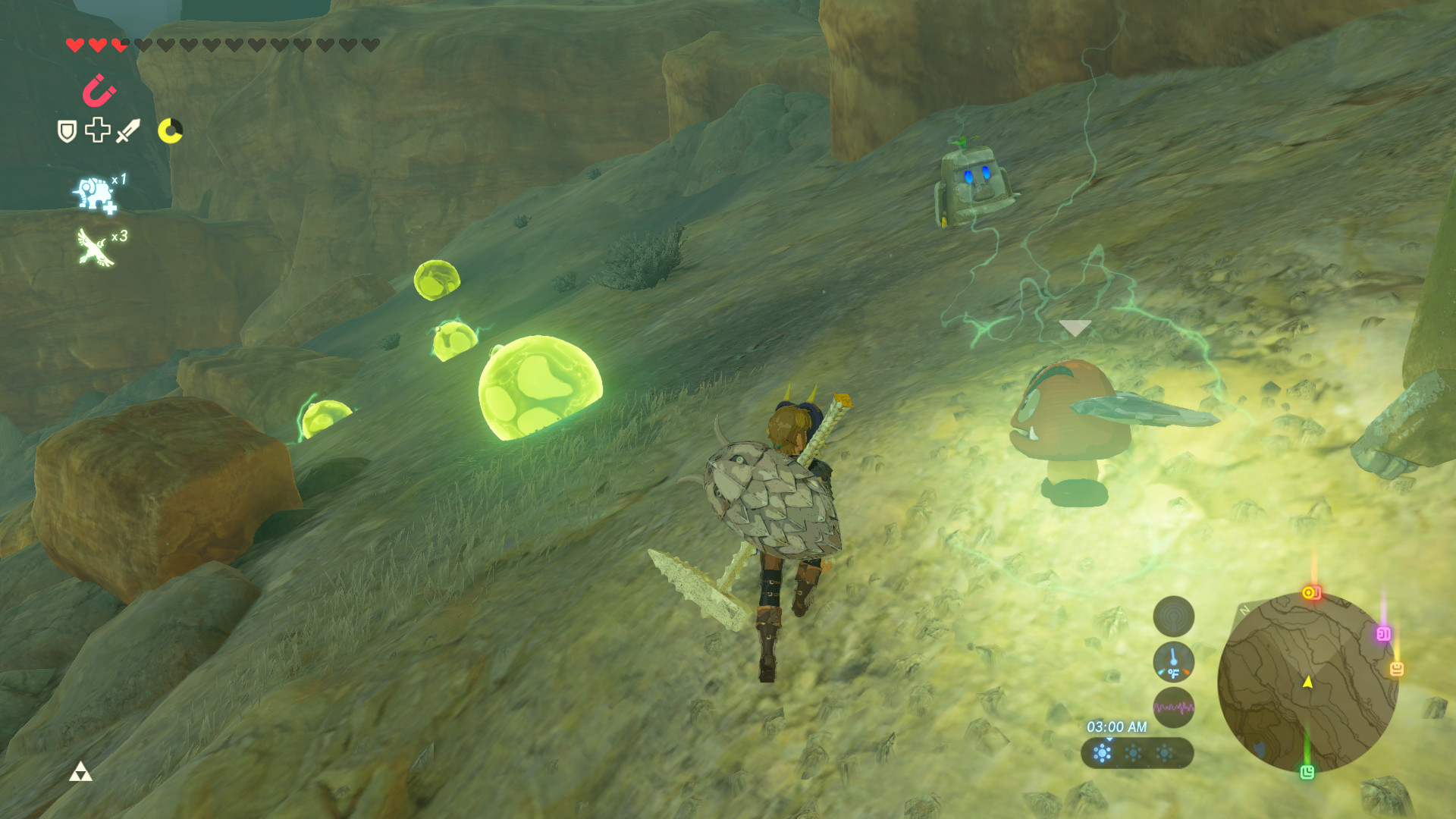Toggle the first heart in the health bar
1456x819 pixels.
pyautogui.click(x=76, y=43)
